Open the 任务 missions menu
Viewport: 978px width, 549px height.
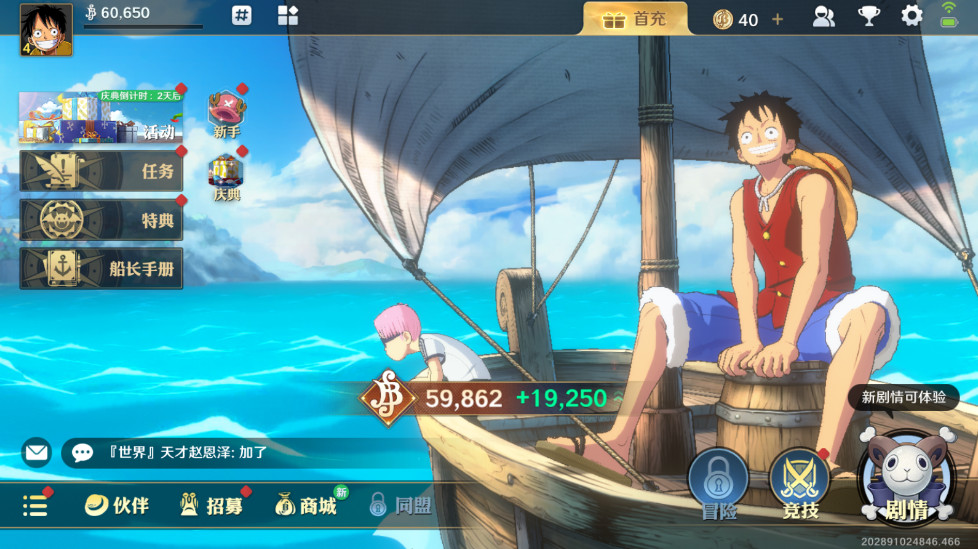pos(101,171)
